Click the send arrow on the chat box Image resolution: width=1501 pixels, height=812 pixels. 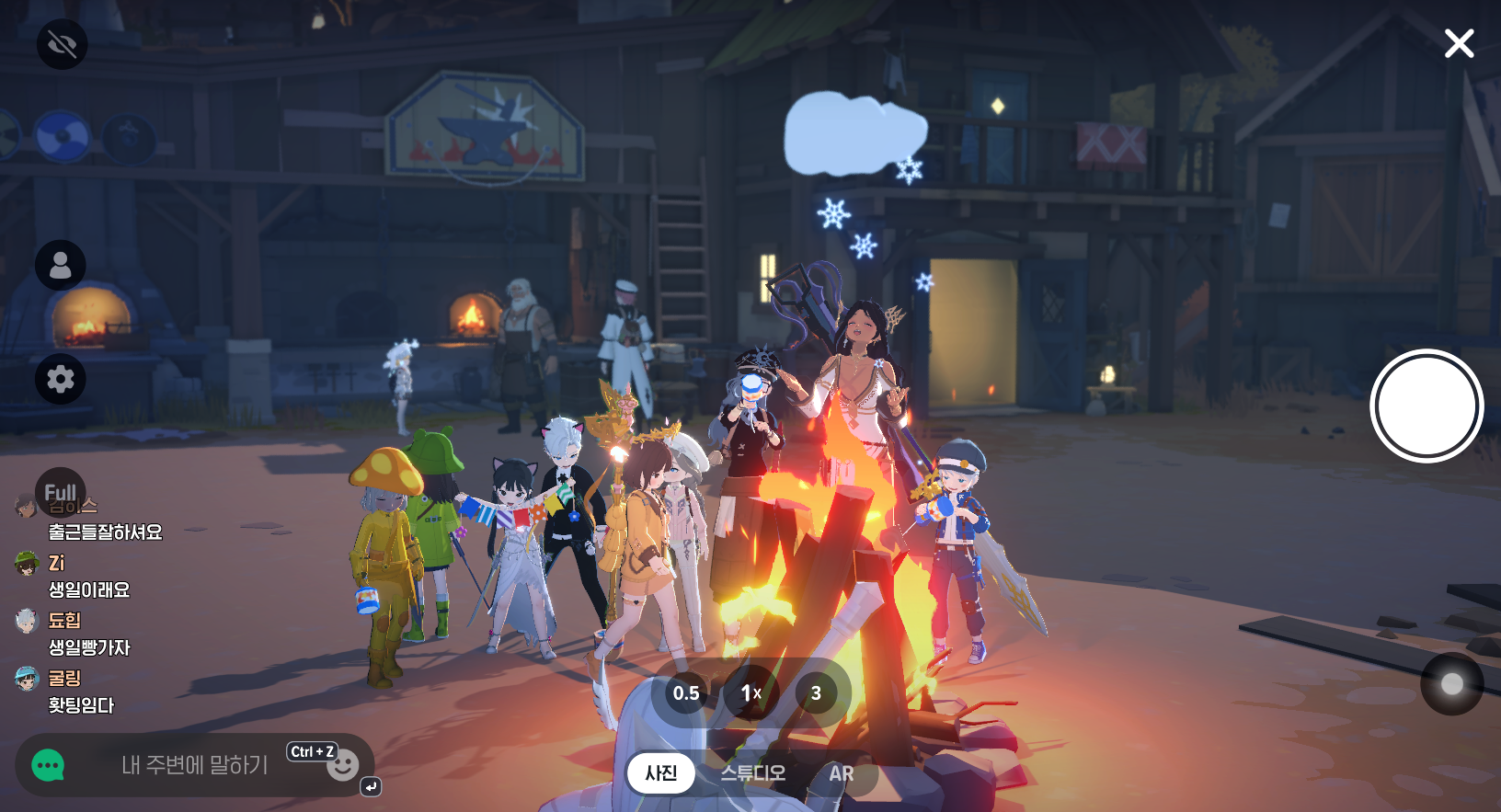[x=370, y=786]
